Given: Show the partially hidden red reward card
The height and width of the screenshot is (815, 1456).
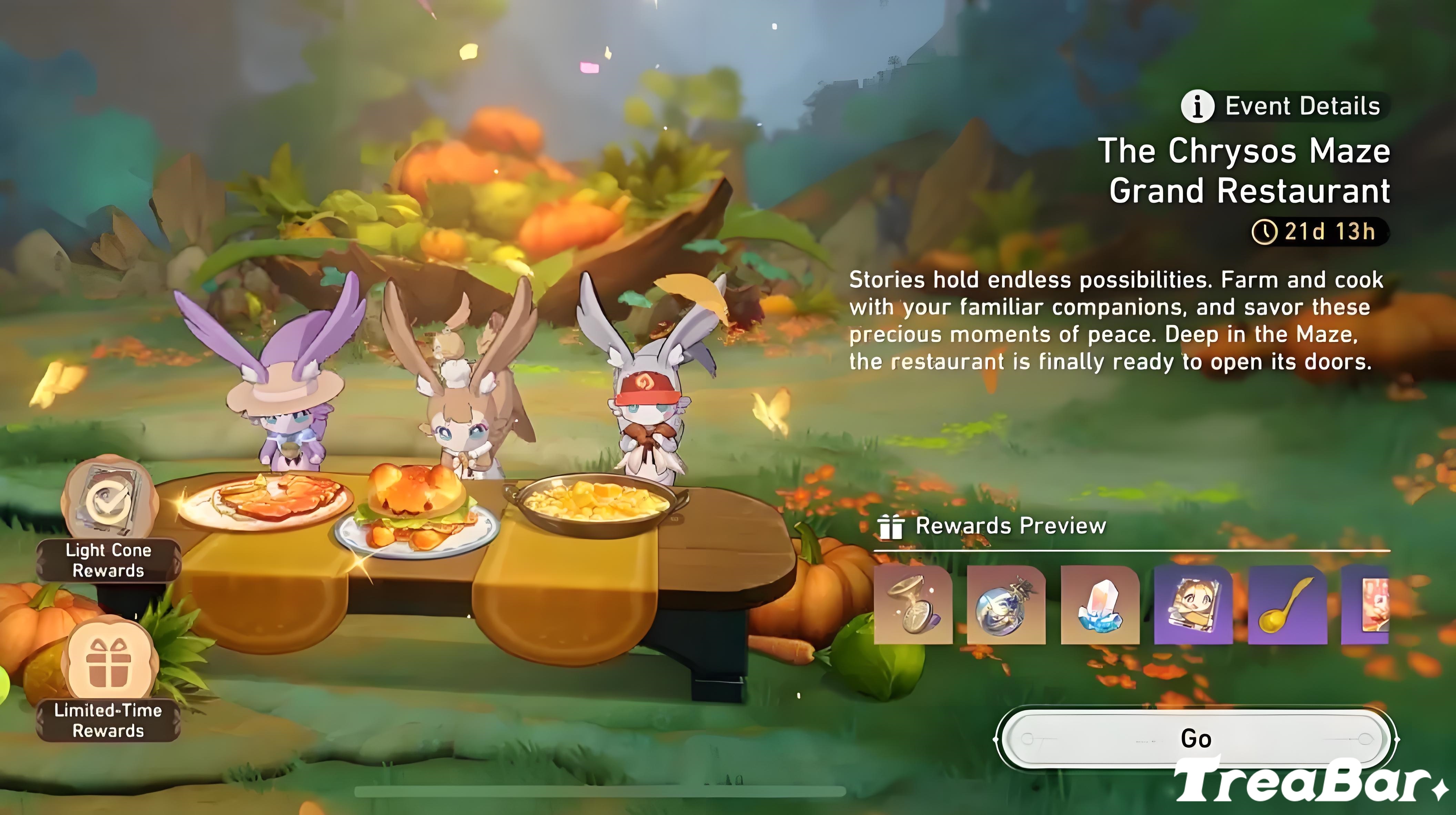Looking at the screenshot, I should click(1366, 605).
